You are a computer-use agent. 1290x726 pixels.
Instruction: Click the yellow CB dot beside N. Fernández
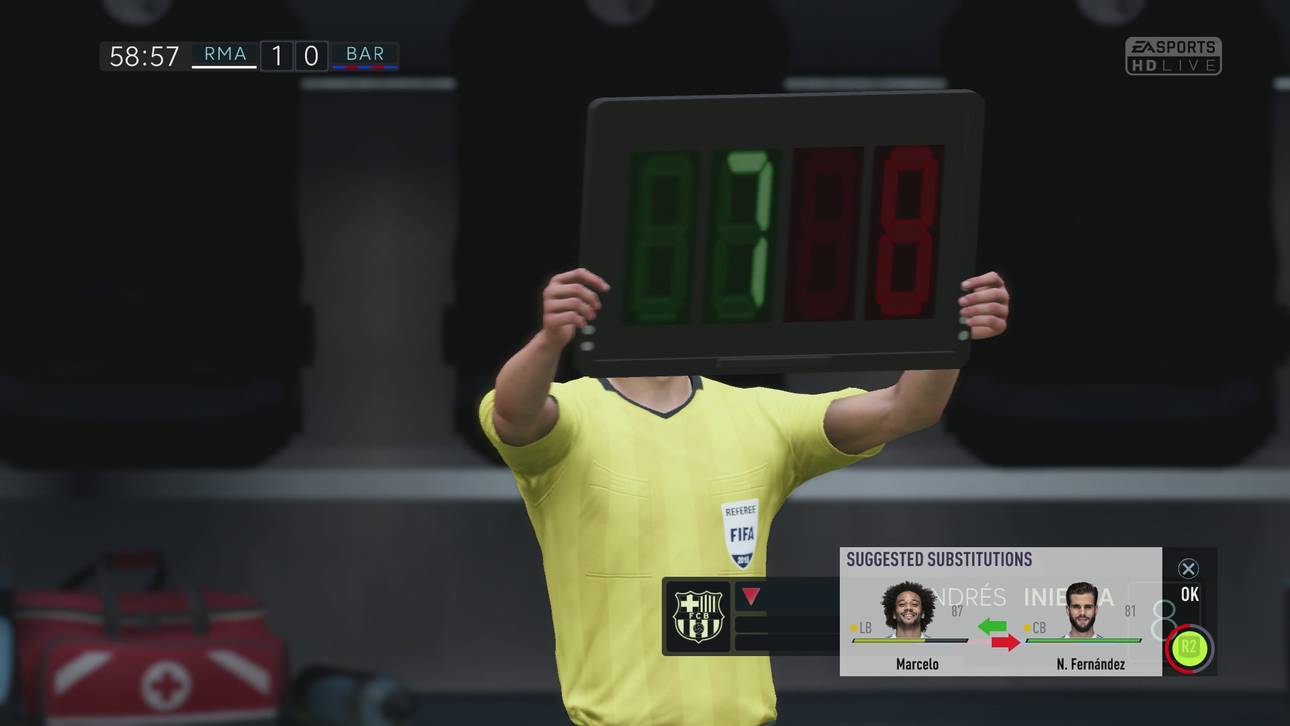click(1026, 628)
